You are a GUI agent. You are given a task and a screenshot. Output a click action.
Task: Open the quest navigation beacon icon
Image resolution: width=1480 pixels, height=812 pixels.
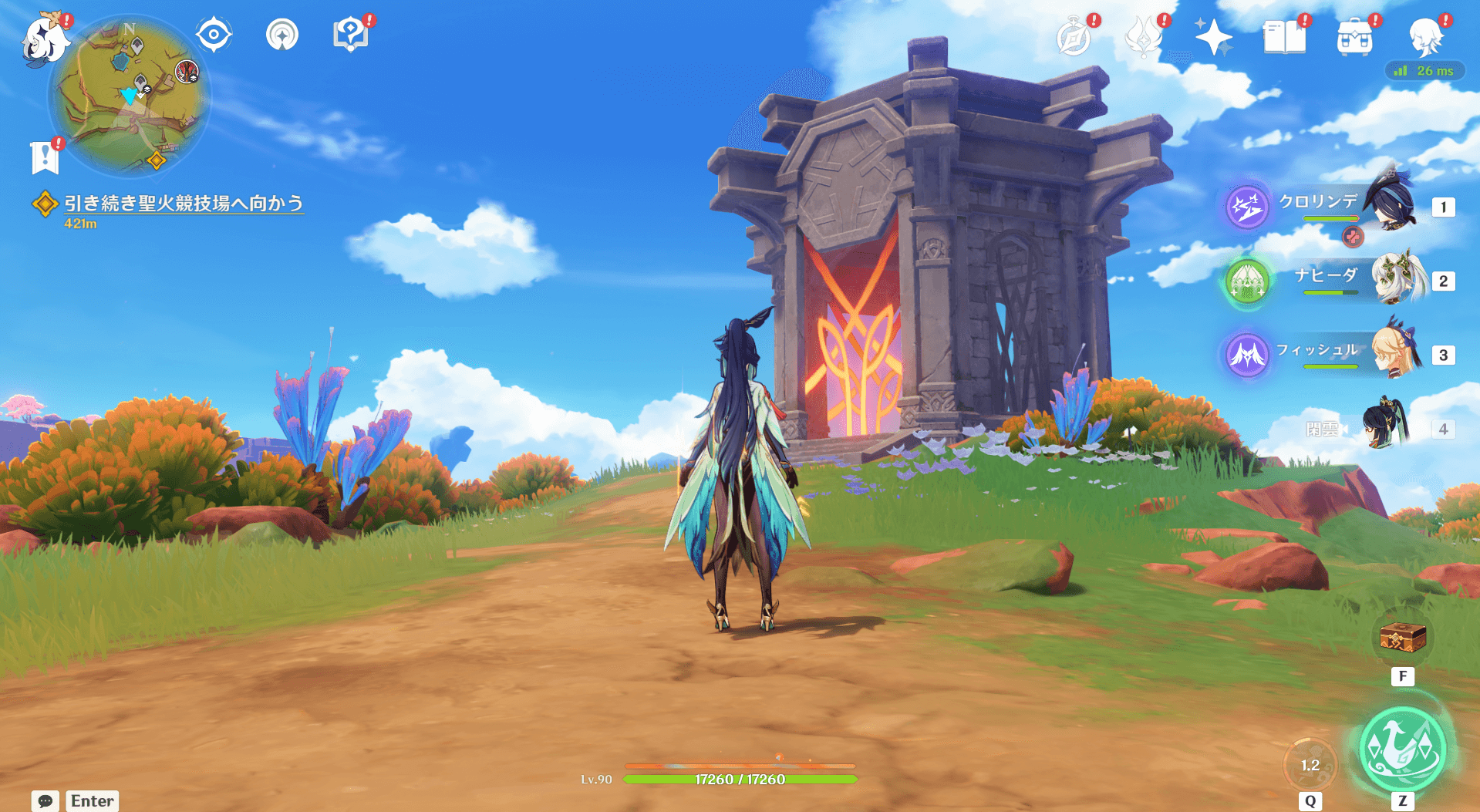tap(282, 35)
